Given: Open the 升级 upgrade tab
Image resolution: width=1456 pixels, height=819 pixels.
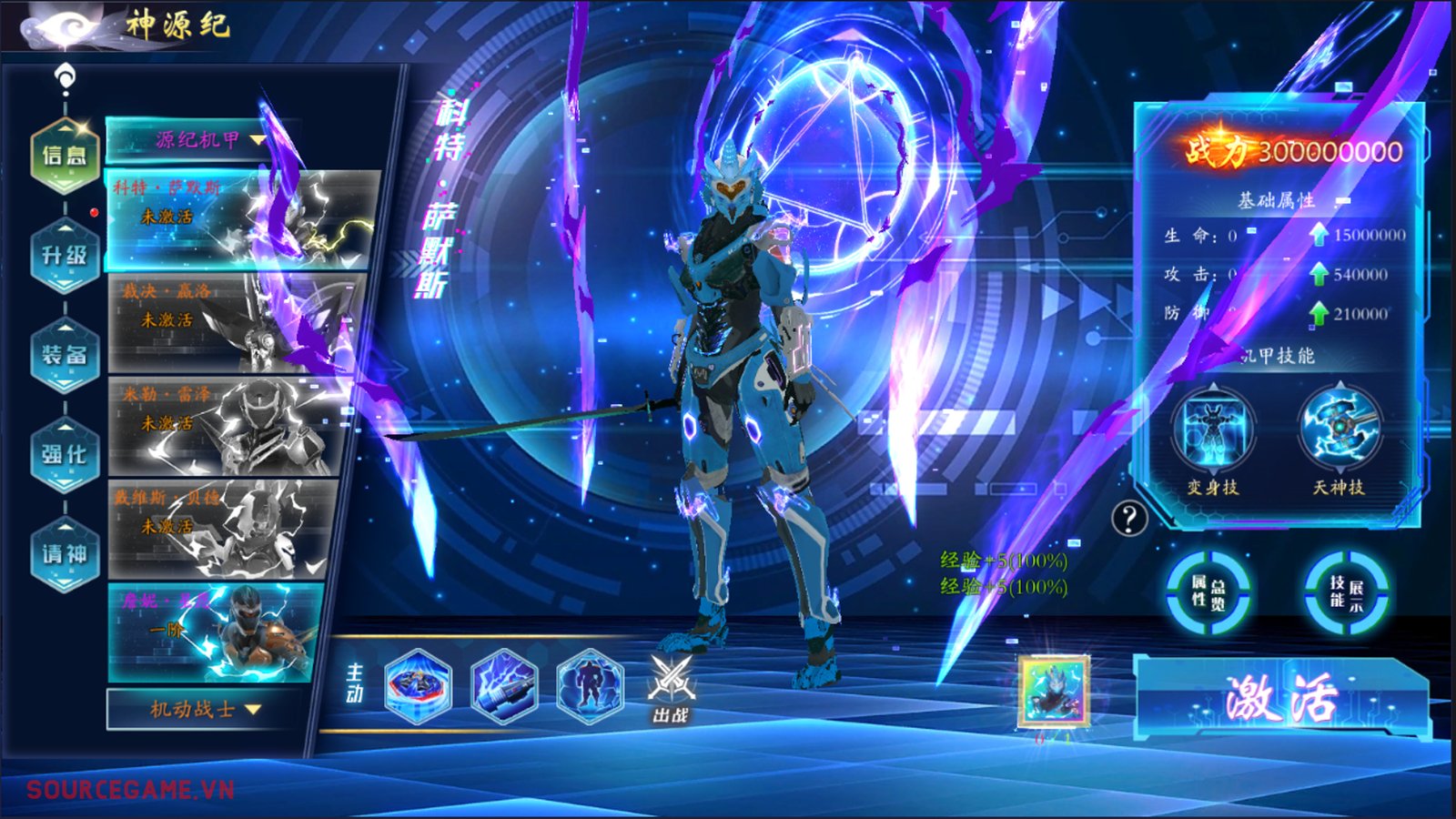Looking at the screenshot, I should 65,256.
